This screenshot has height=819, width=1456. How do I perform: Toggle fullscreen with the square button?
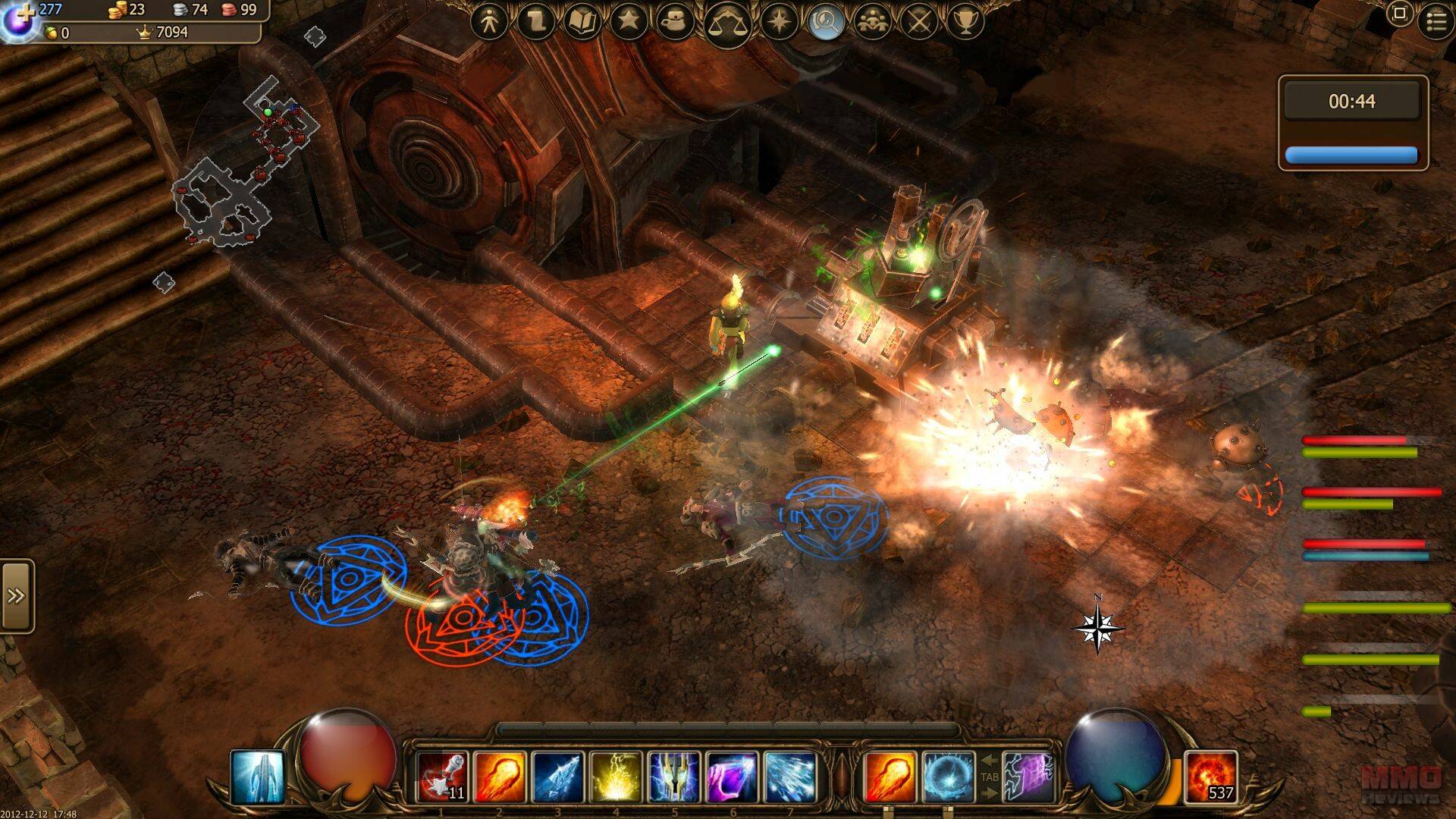(x=1399, y=14)
